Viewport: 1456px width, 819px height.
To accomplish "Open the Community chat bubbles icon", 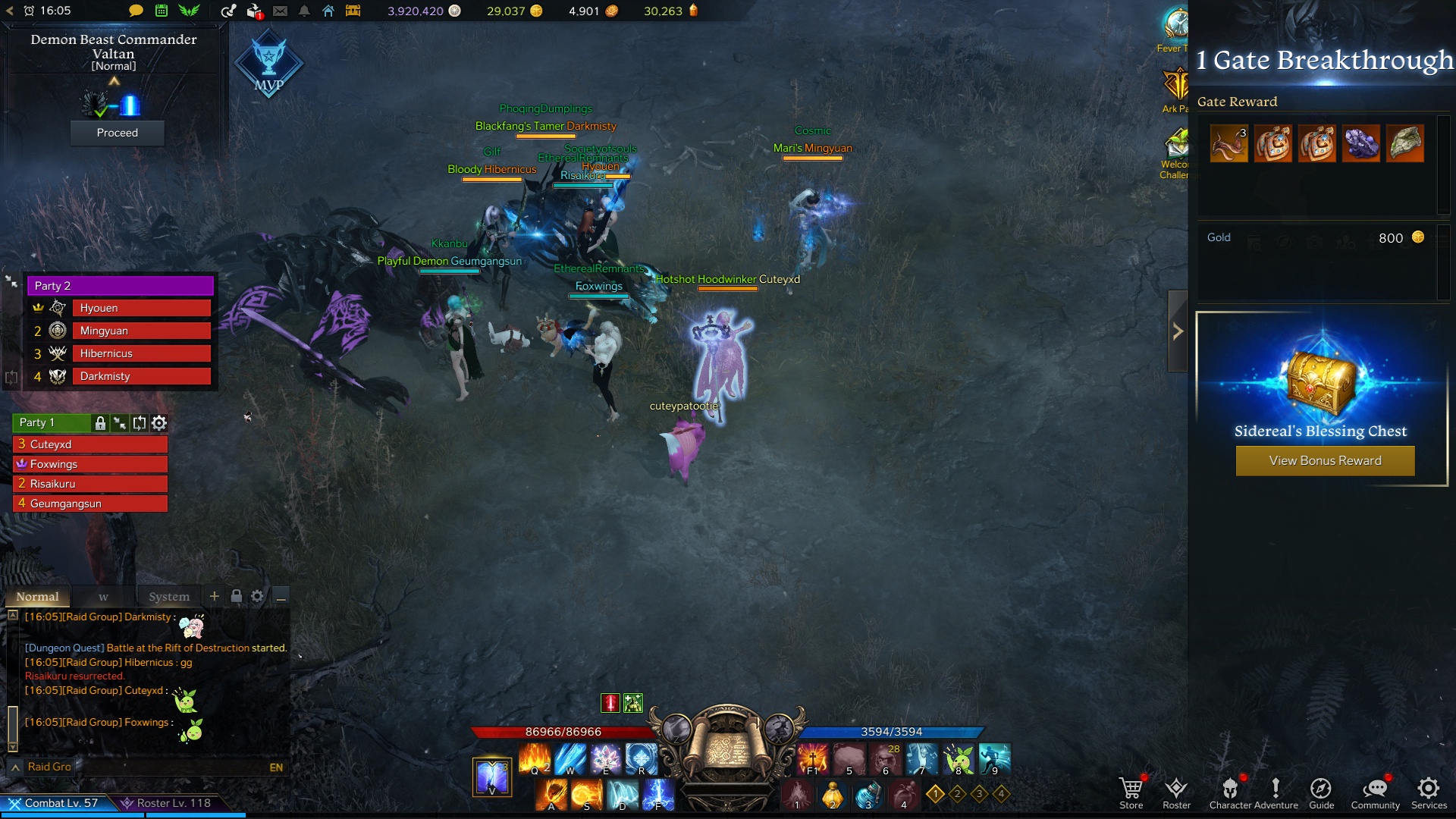I will [1375, 789].
